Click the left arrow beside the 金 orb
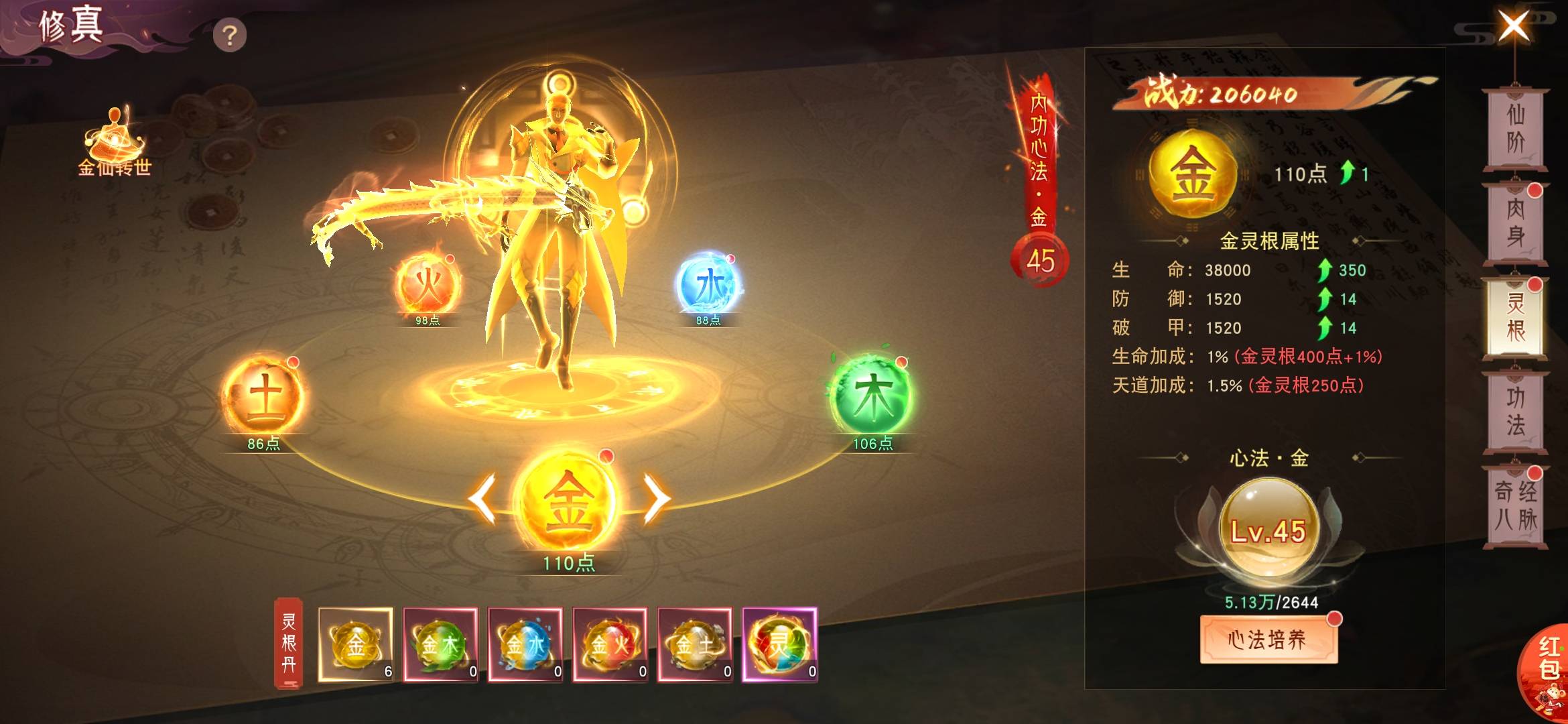The height and width of the screenshot is (724, 1568). 483,498
